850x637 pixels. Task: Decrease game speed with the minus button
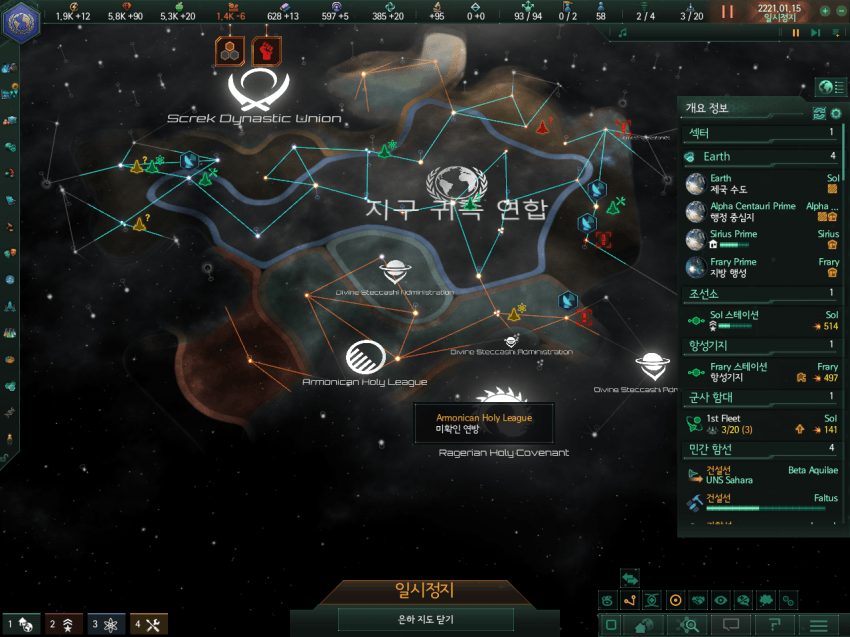(839, 11)
